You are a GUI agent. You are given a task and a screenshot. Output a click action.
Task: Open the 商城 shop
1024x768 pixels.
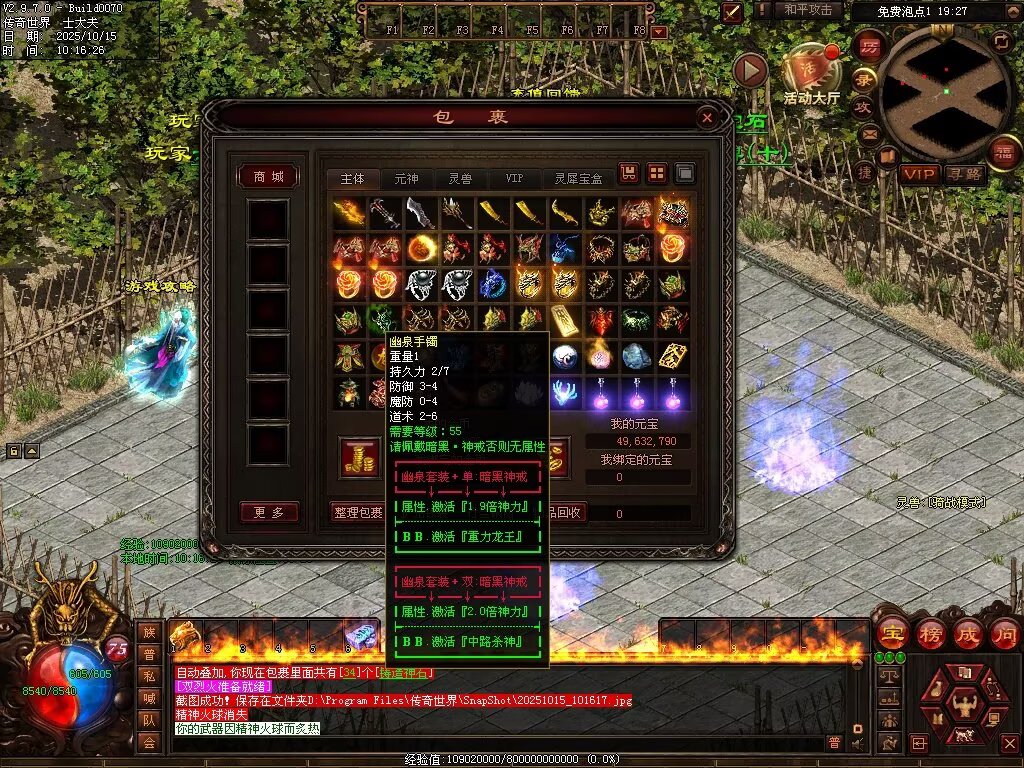click(268, 177)
